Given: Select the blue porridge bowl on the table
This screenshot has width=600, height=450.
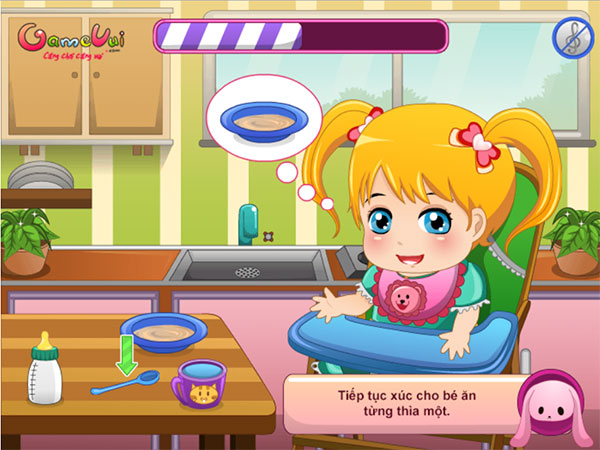Looking at the screenshot, I should [x=165, y=333].
